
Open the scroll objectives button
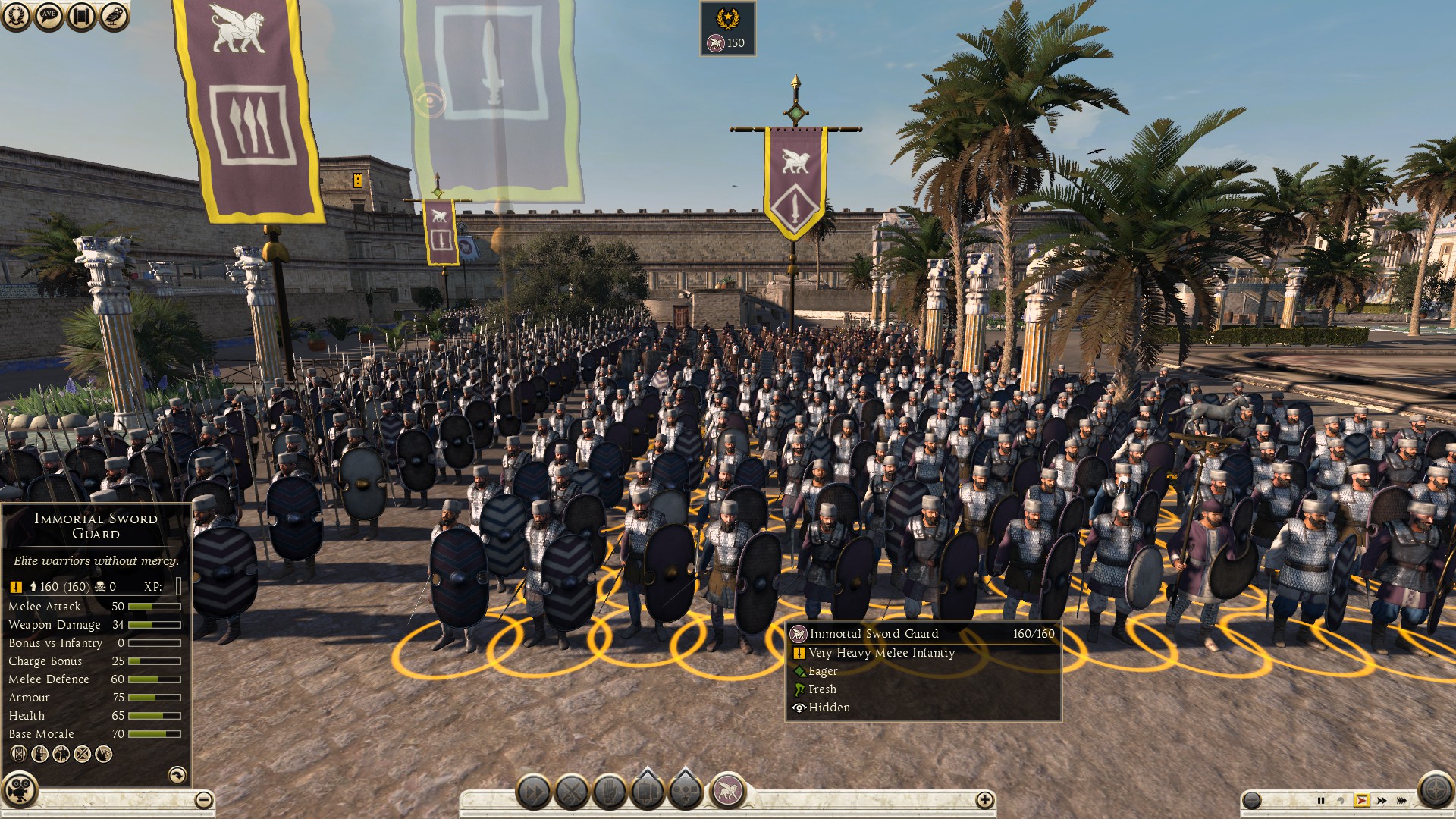point(81,16)
